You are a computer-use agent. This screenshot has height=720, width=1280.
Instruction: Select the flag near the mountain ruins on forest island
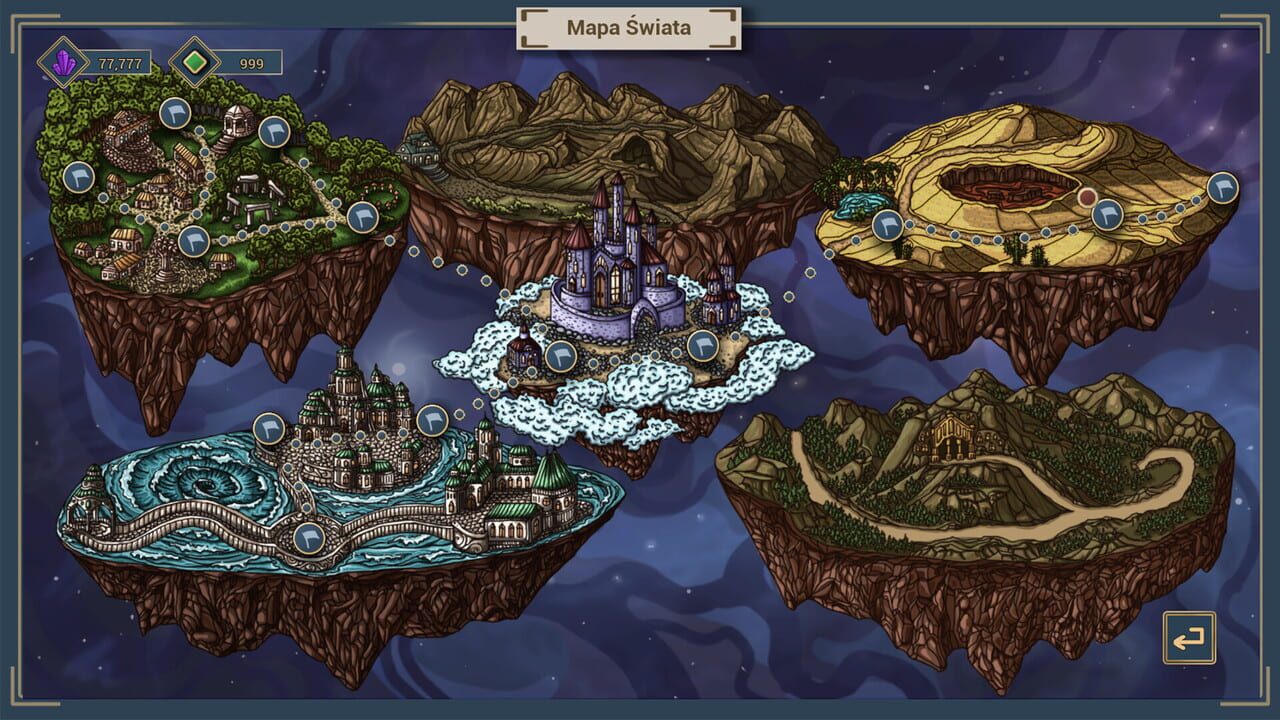(x=173, y=115)
